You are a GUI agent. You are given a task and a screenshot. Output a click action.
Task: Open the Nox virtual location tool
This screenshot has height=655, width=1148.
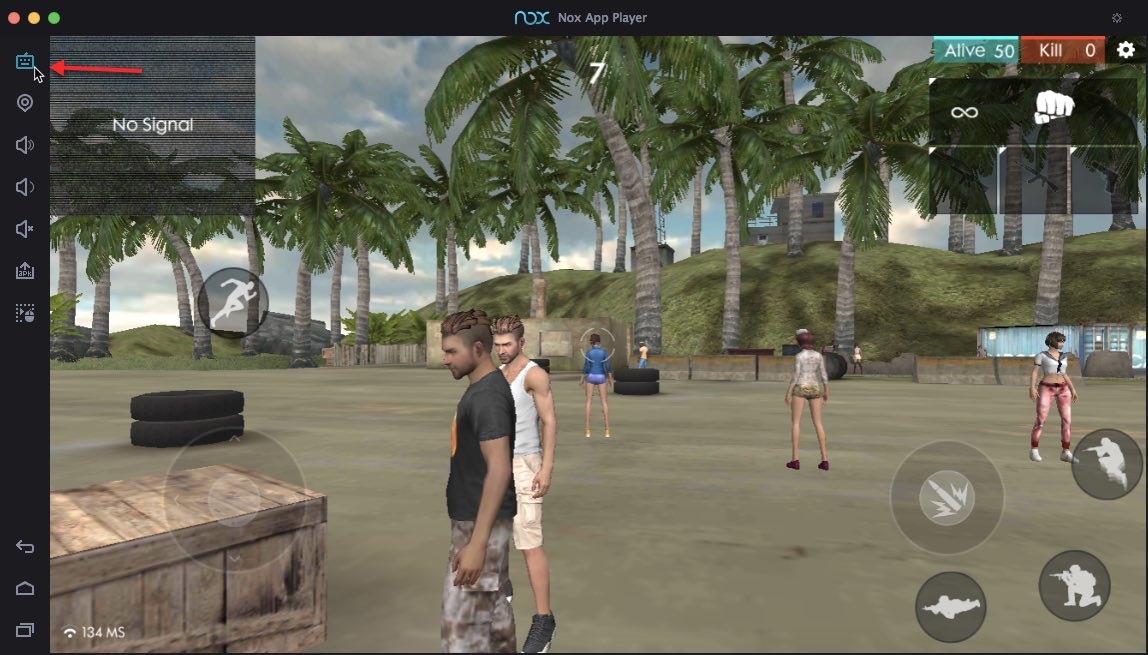tap(25, 103)
